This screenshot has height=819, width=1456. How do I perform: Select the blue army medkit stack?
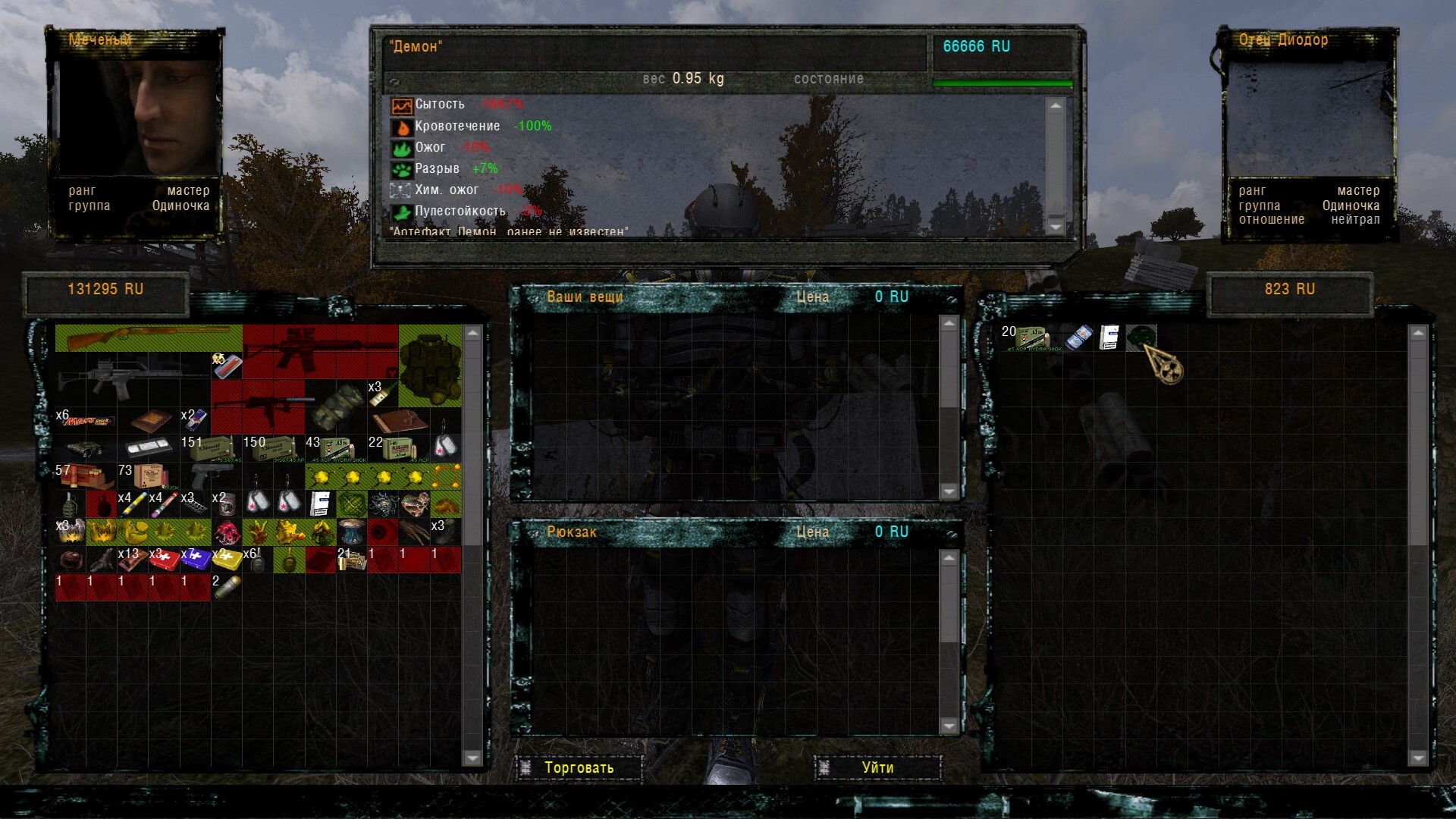pos(196,560)
